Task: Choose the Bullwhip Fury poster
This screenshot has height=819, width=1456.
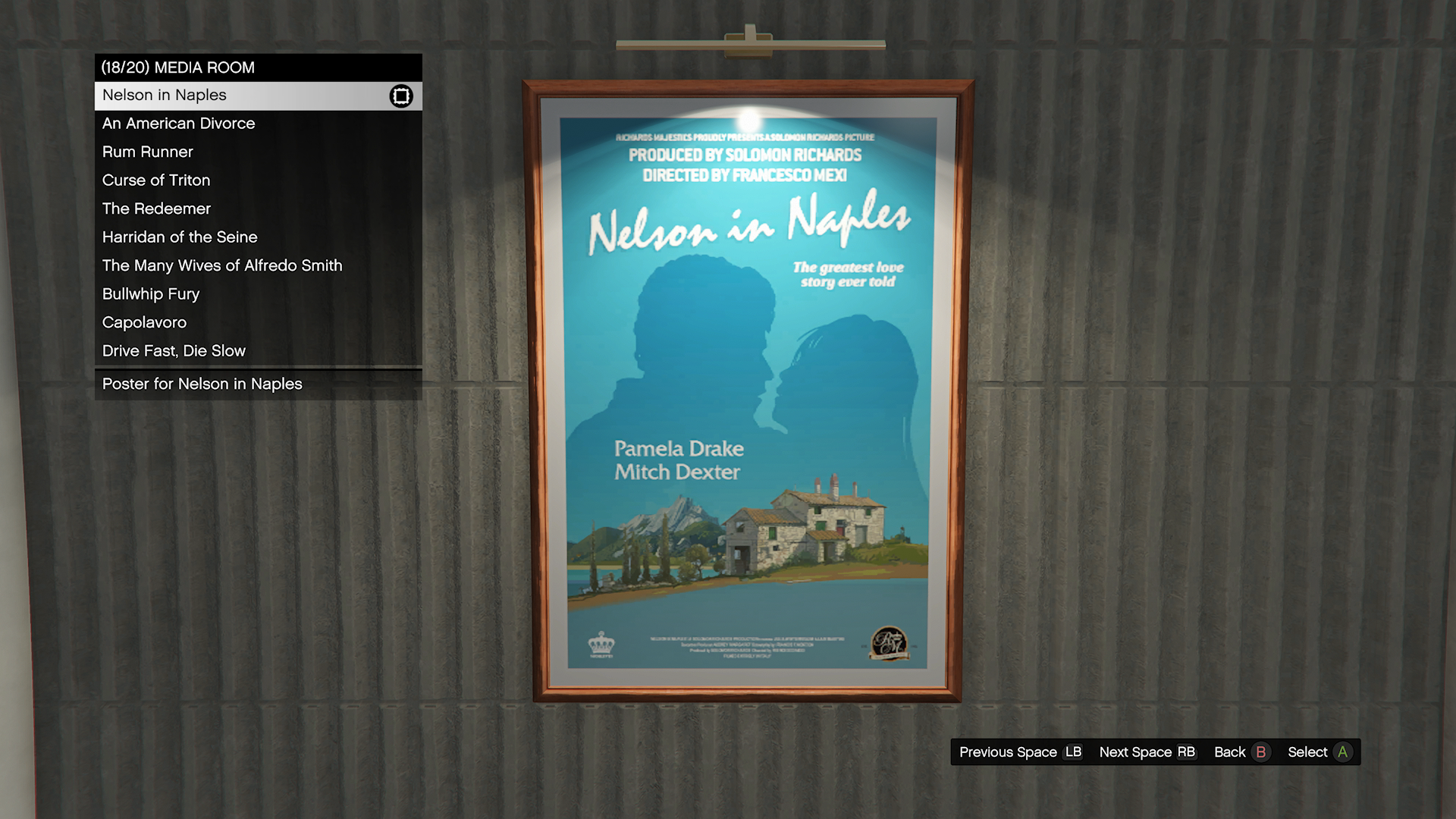Action: click(x=258, y=294)
